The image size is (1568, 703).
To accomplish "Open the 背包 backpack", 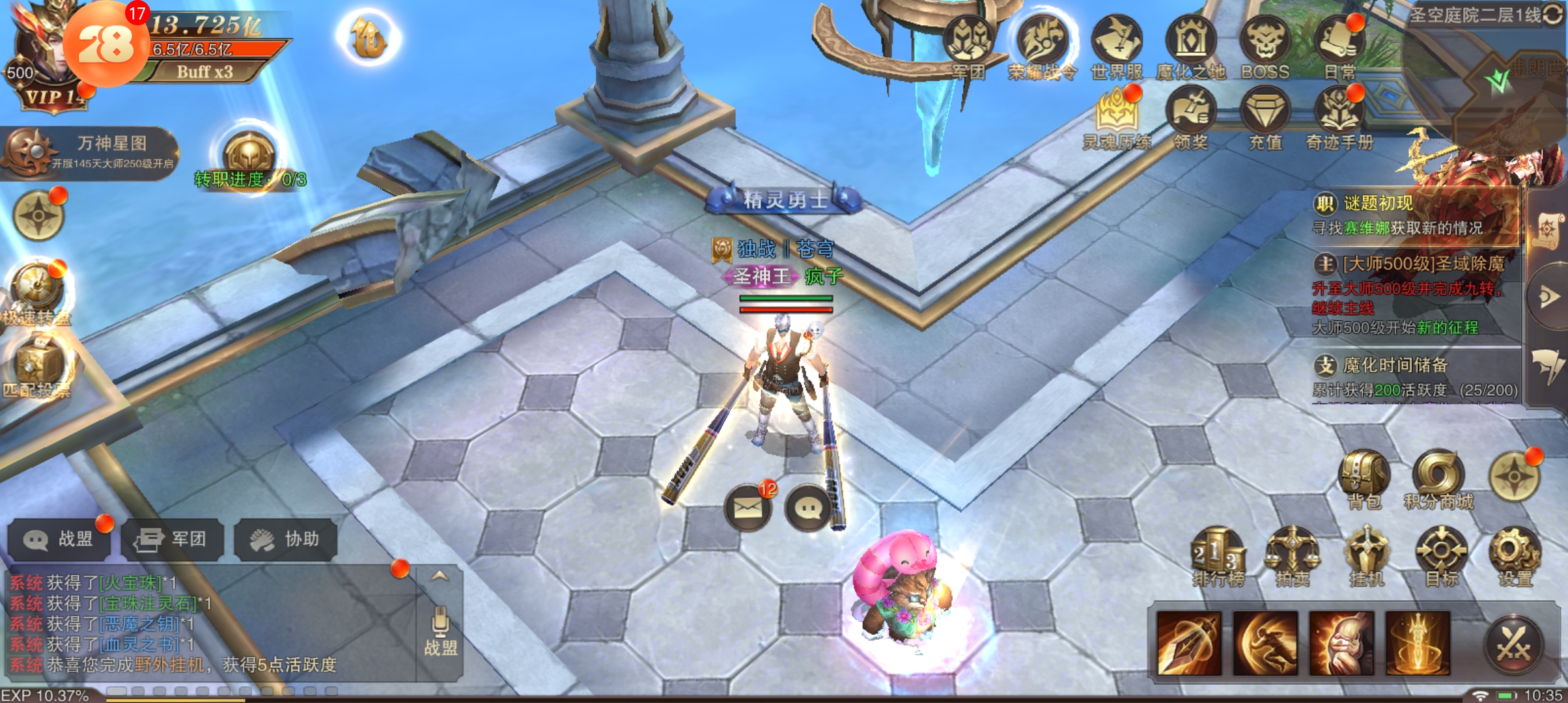I will tap(1364, 478).
